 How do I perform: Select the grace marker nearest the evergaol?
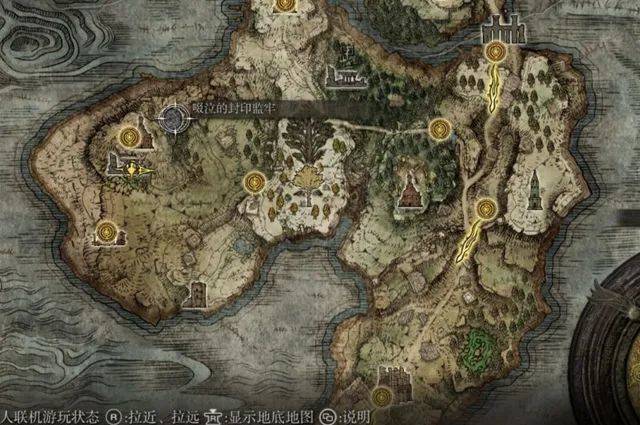coord(129,138)
